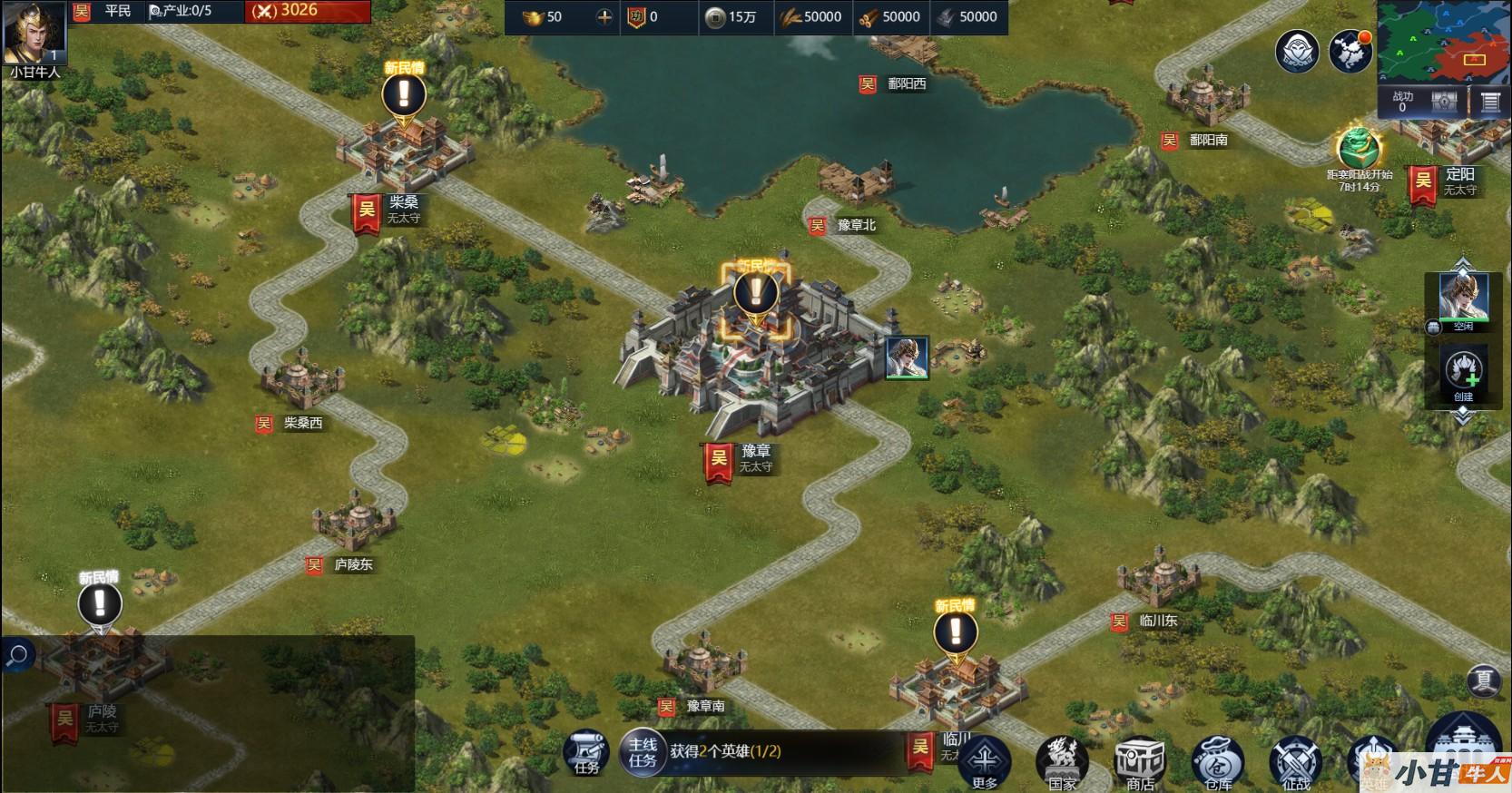Open the 国家 nation panel
The width and height of the screenshot is (1512, 793).
tap(1062, 762)
